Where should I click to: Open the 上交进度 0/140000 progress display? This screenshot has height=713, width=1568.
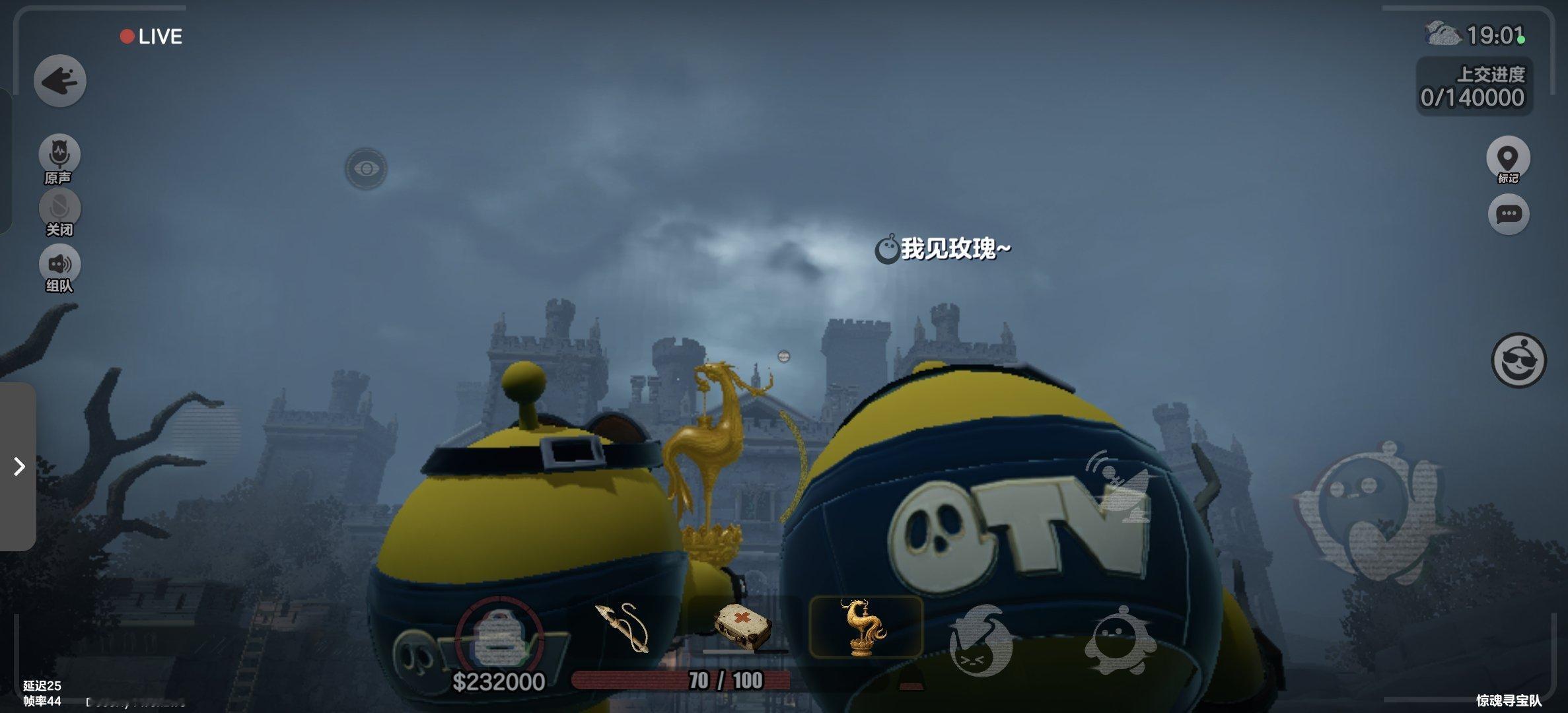coord(1473,86)
